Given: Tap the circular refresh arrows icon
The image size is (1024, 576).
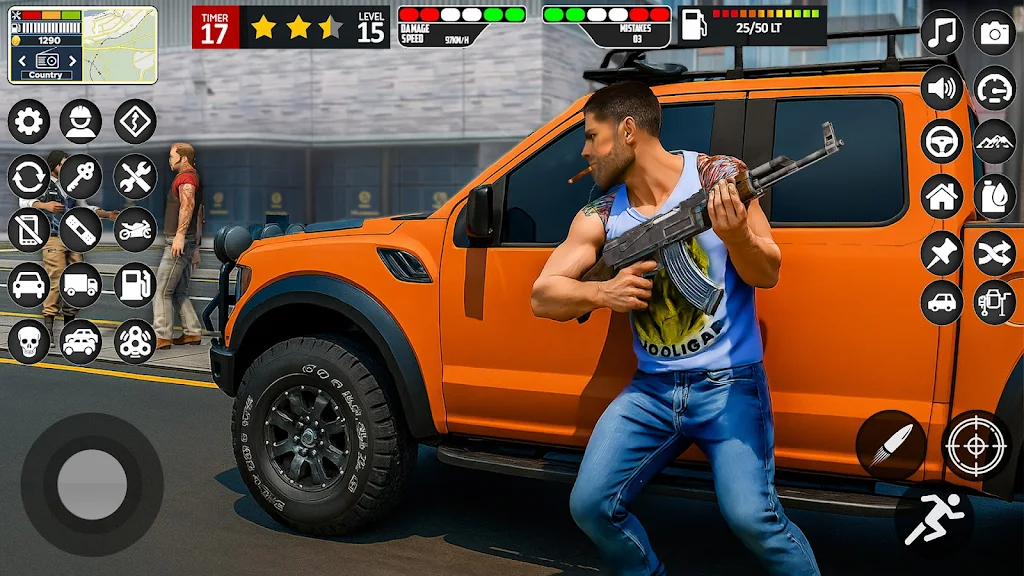Looking at the screenshot, I should coord(29,177).
